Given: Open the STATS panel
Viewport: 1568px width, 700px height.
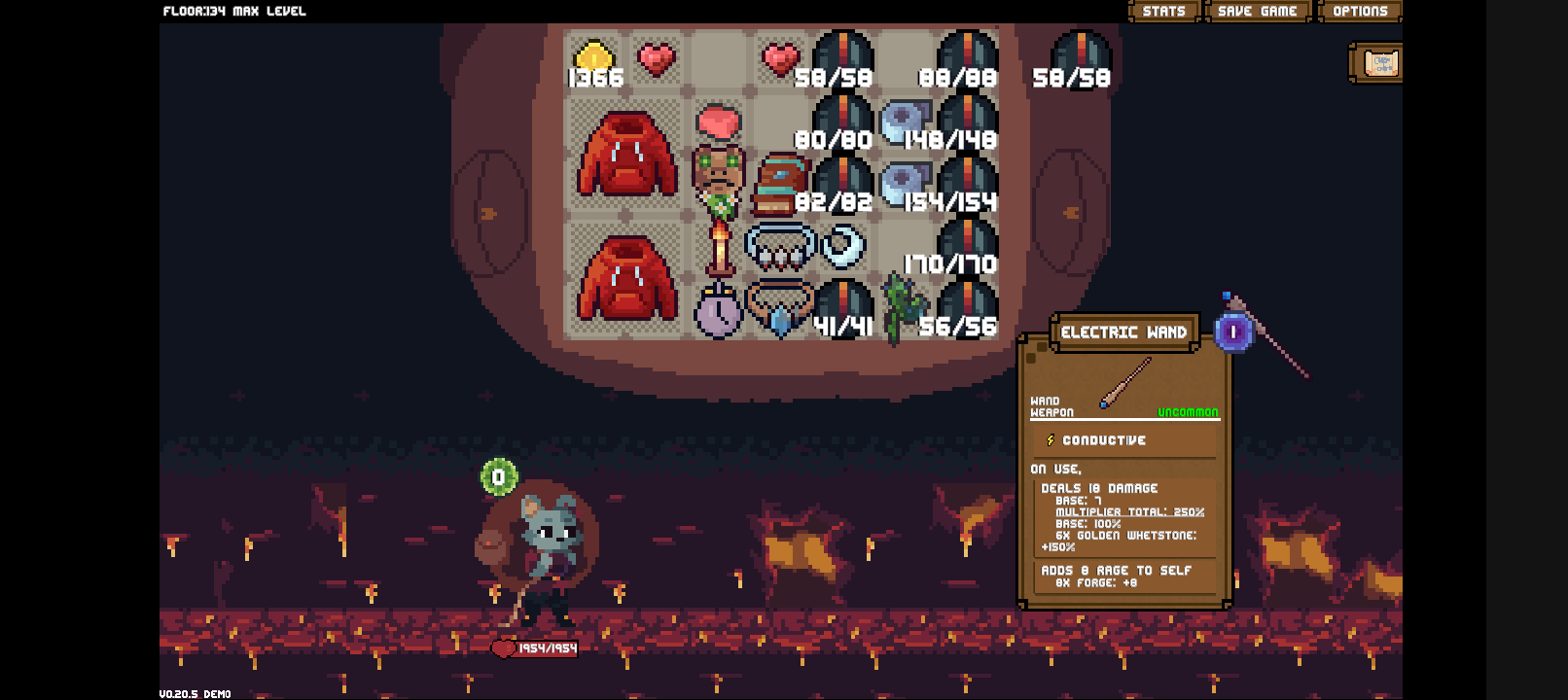Looking at the screenshot, I should 1163,11.
